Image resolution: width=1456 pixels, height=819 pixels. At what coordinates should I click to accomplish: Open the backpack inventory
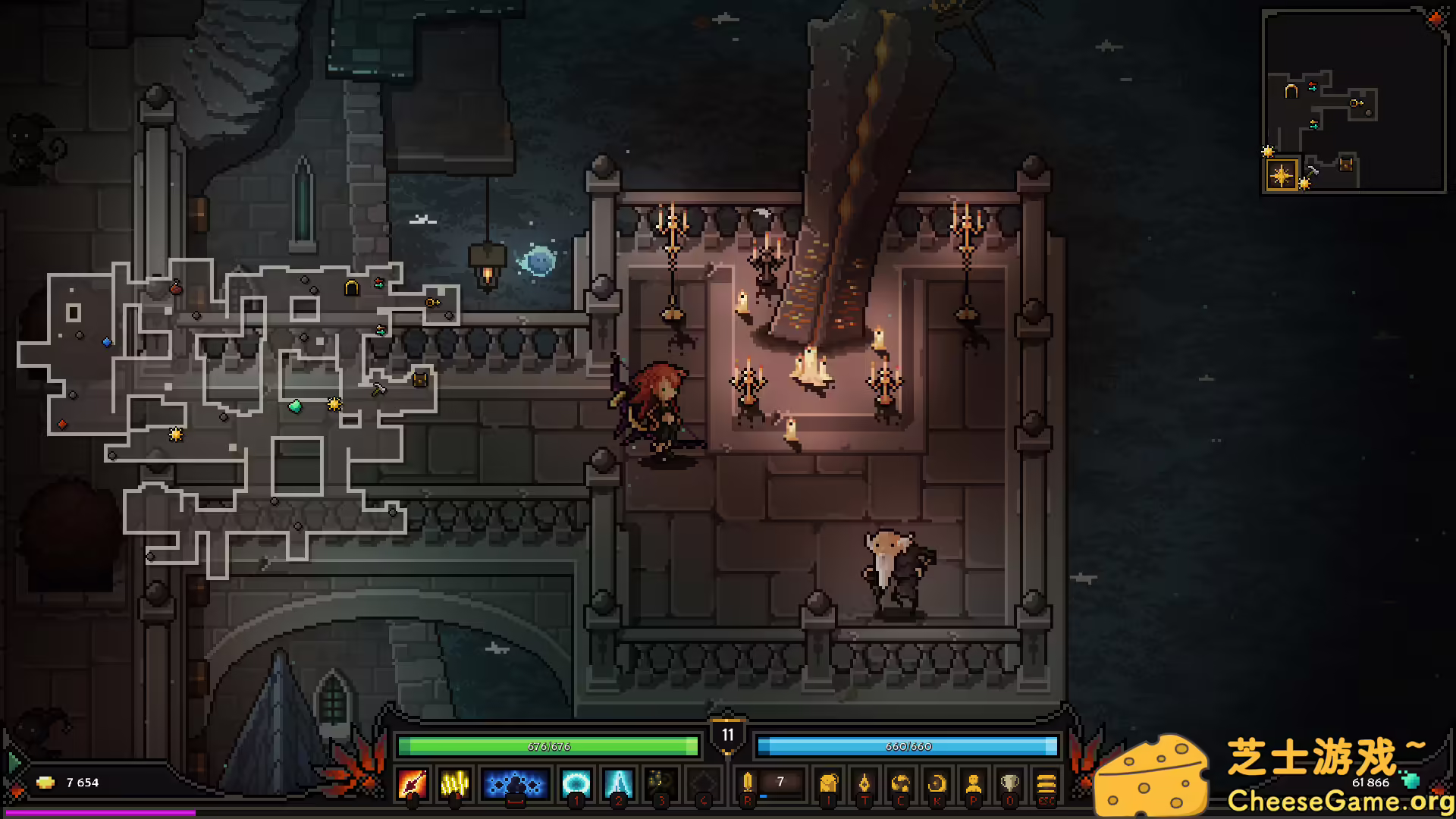828,783
